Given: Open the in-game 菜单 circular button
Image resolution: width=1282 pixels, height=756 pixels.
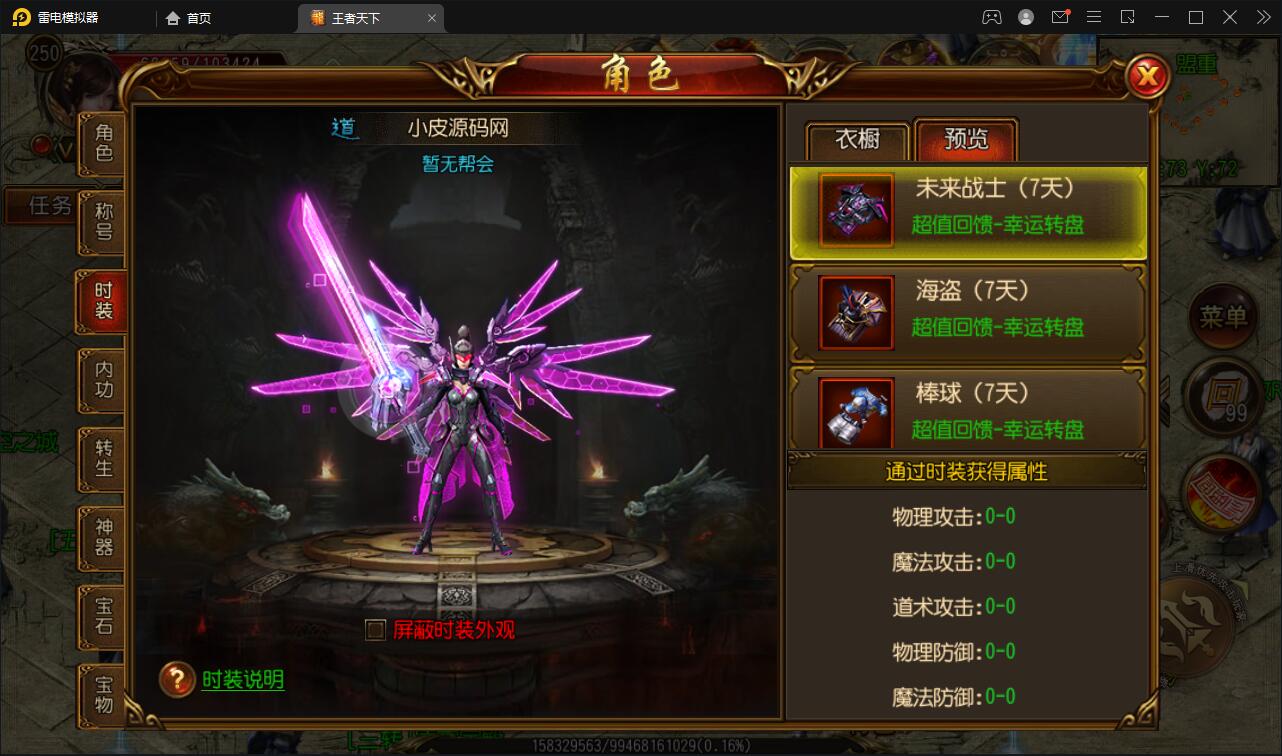Looking at the screenshot, I should click(1222, 318).
